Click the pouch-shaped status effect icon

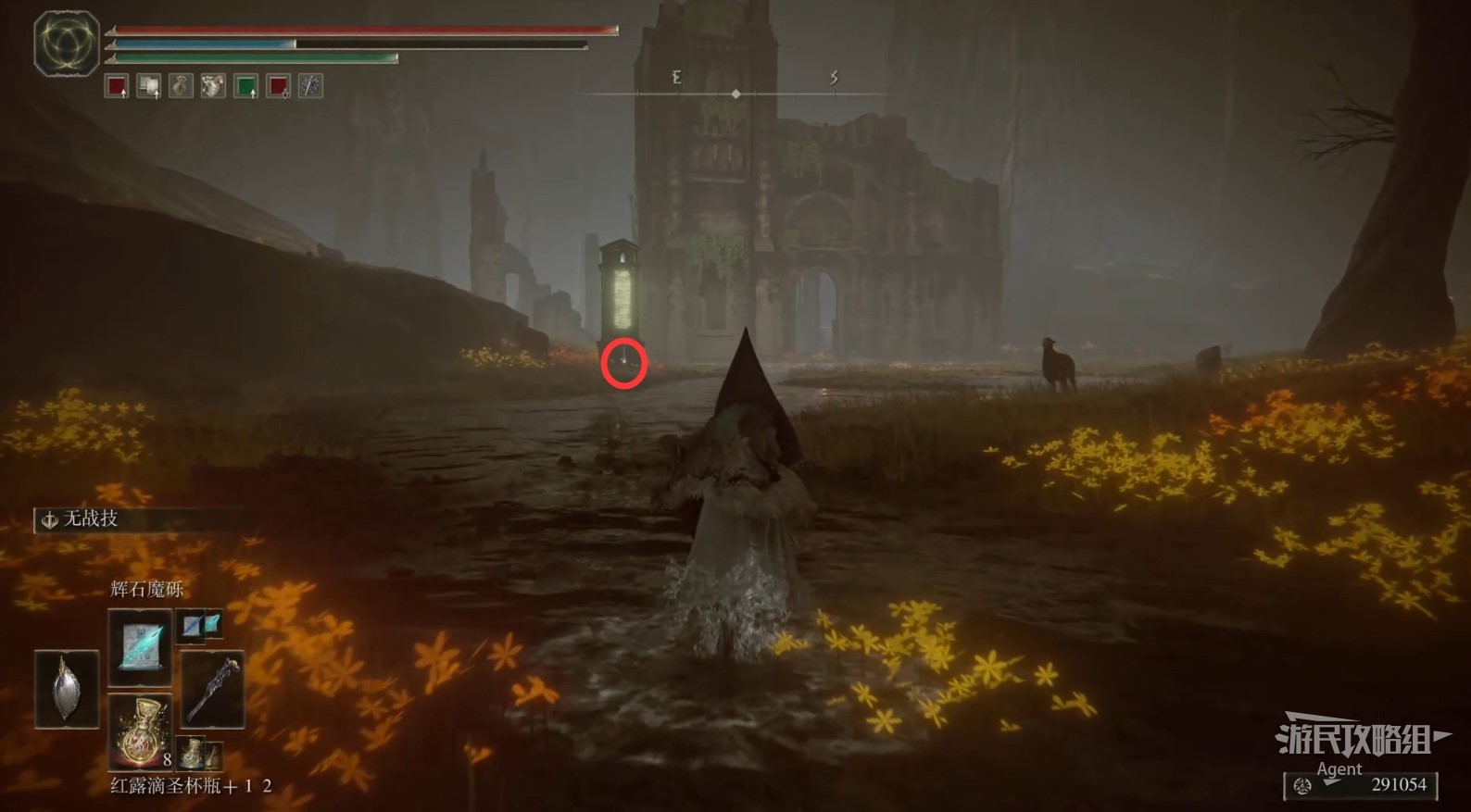(181, 86)
